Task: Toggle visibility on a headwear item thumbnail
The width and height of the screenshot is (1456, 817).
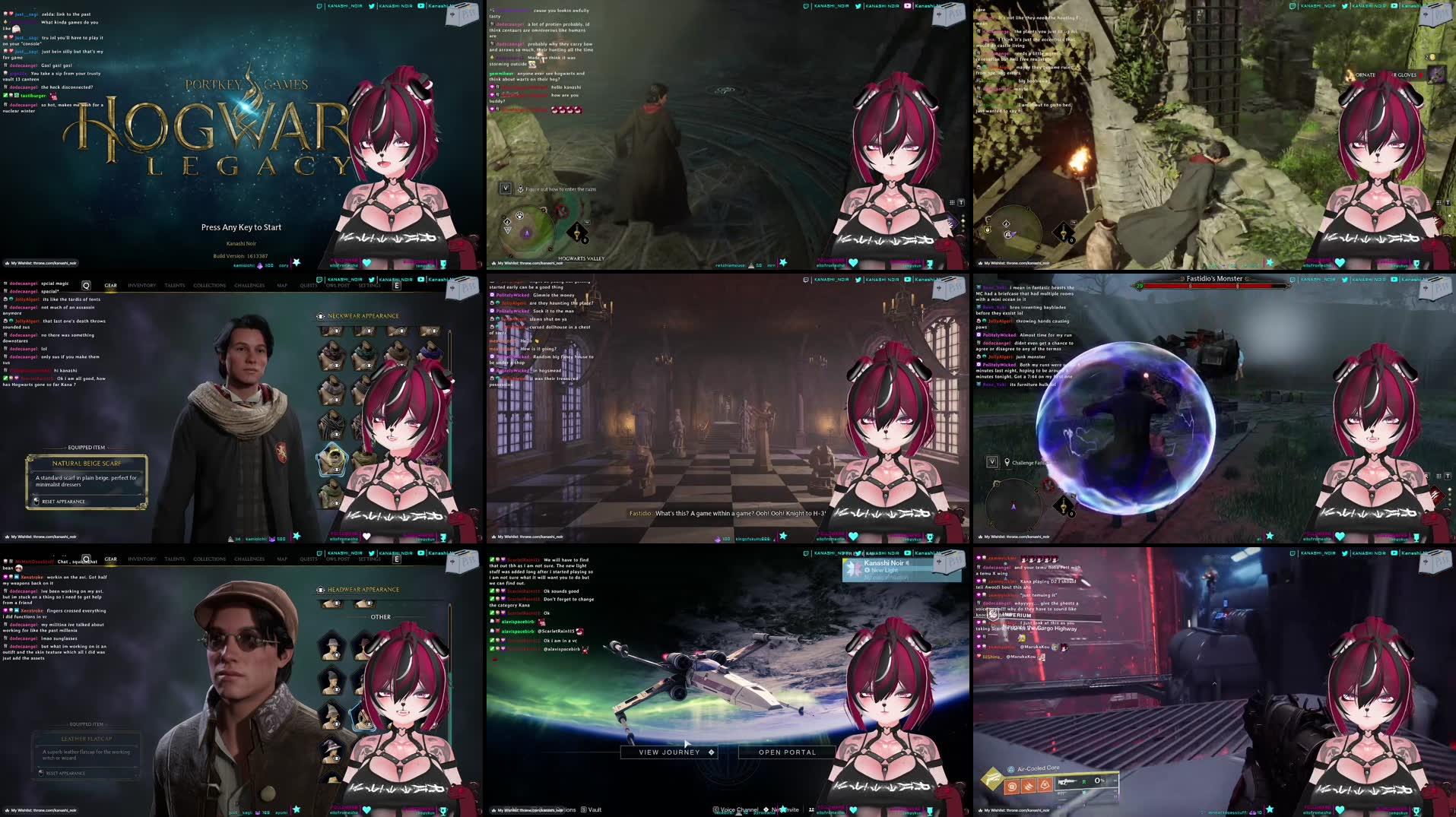Action: click(x=336, y=655)
